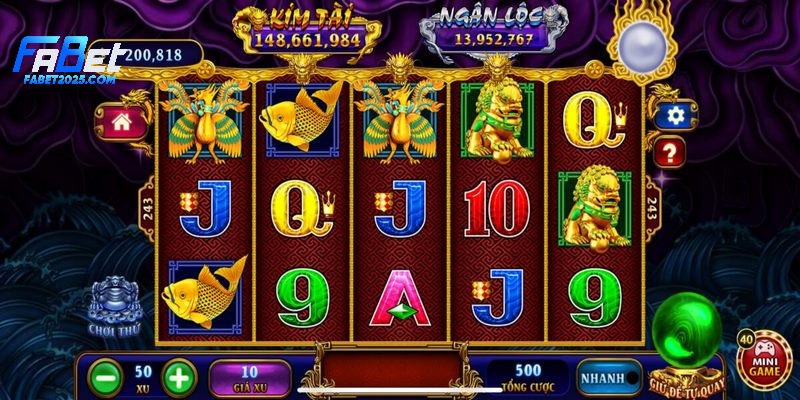Open the Ngân Lộc jackpot banner
Screen dimensions: 800x400
(493, 30)
